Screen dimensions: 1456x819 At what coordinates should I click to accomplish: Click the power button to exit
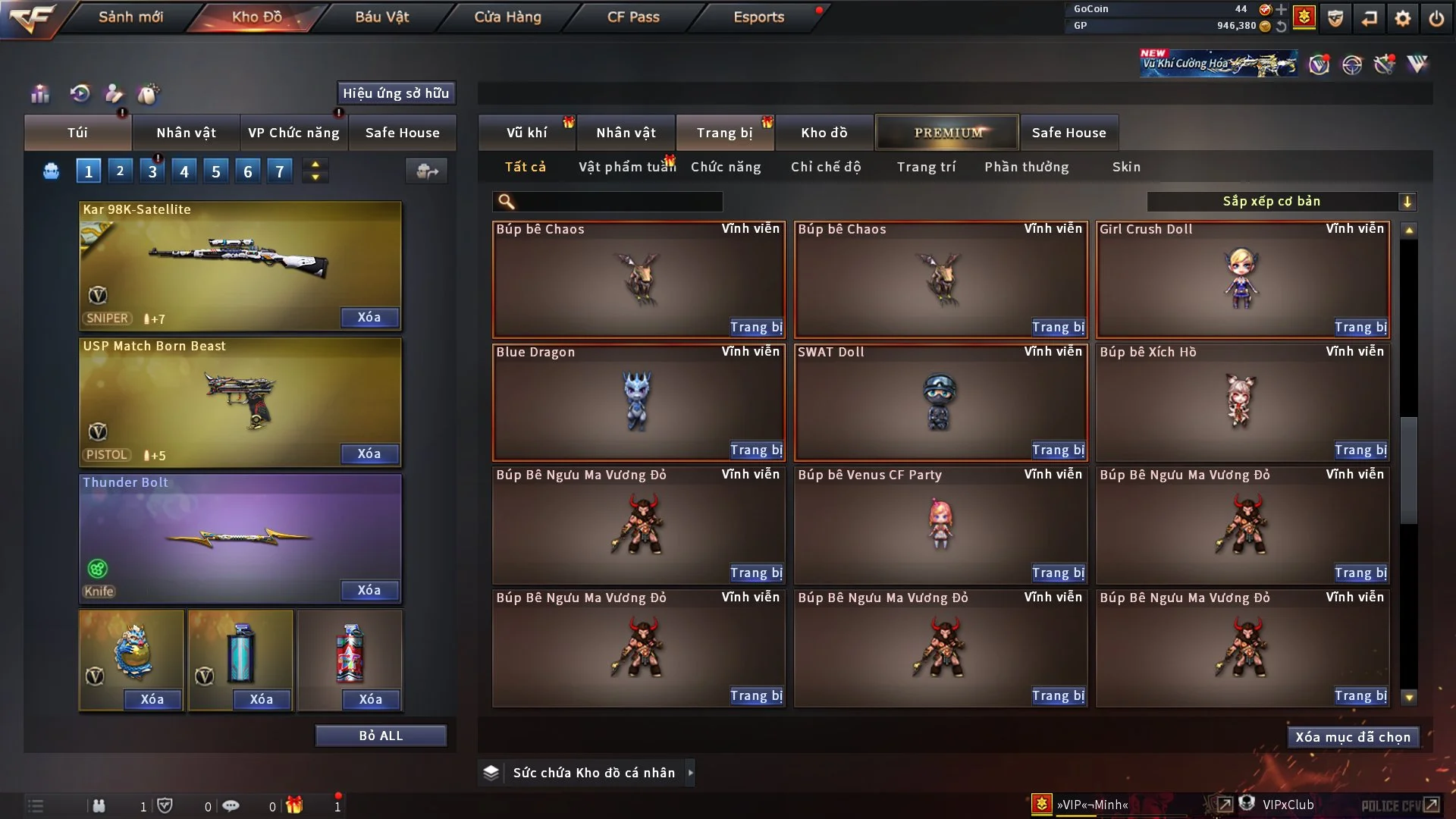pos(1436,18)
